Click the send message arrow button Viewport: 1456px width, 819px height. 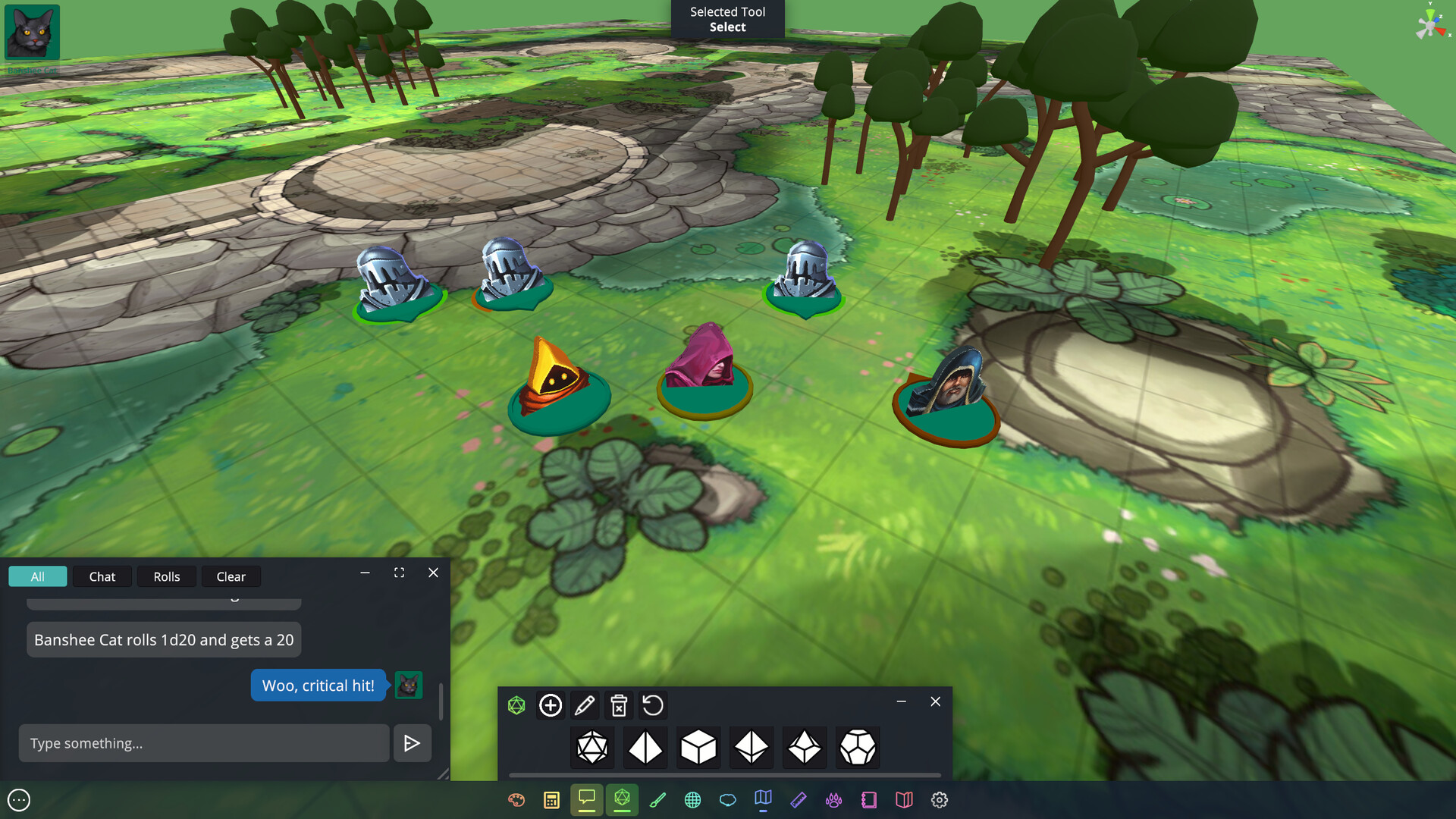click(412, 743)
